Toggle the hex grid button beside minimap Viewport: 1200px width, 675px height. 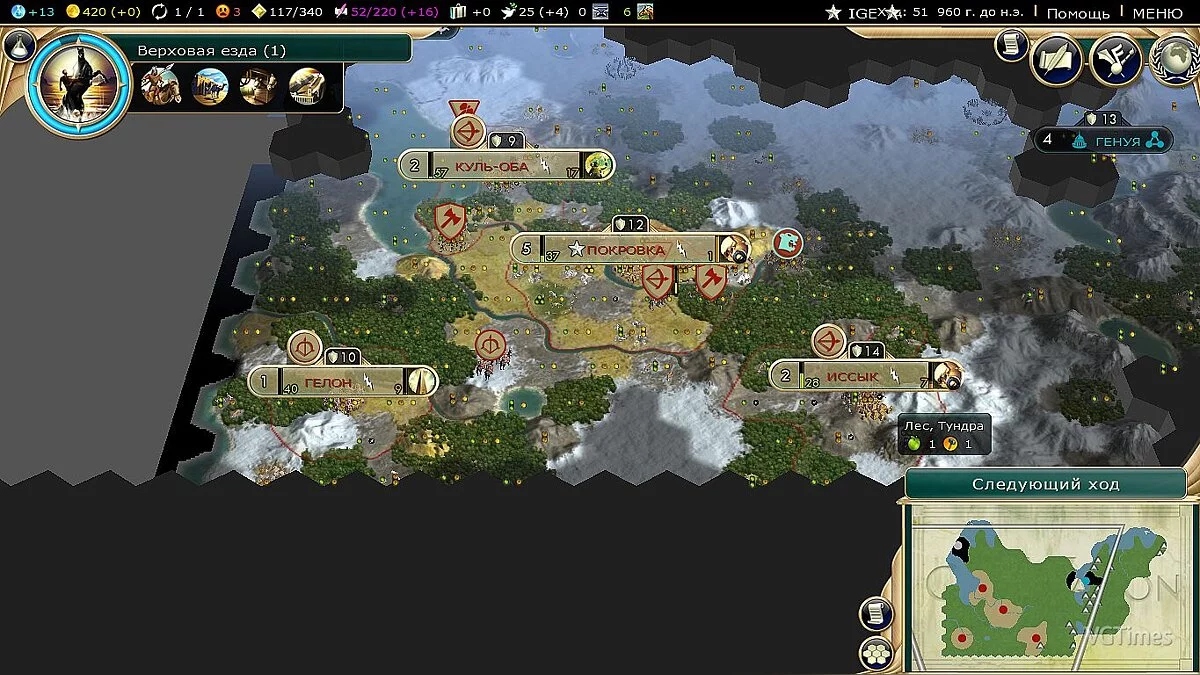coord(876,653)
